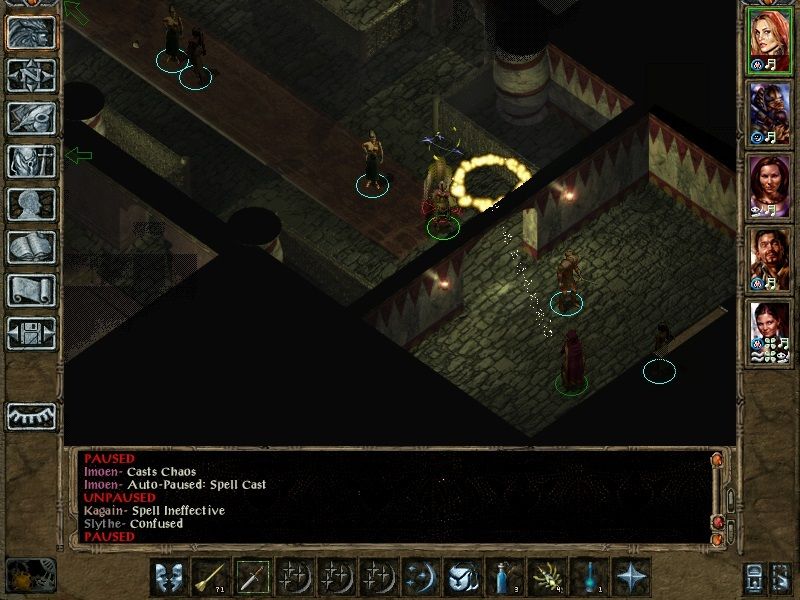Open the journal quill button
Image resolution: width=800 pixels, height=600 pixels.
[x=32, y=117]
